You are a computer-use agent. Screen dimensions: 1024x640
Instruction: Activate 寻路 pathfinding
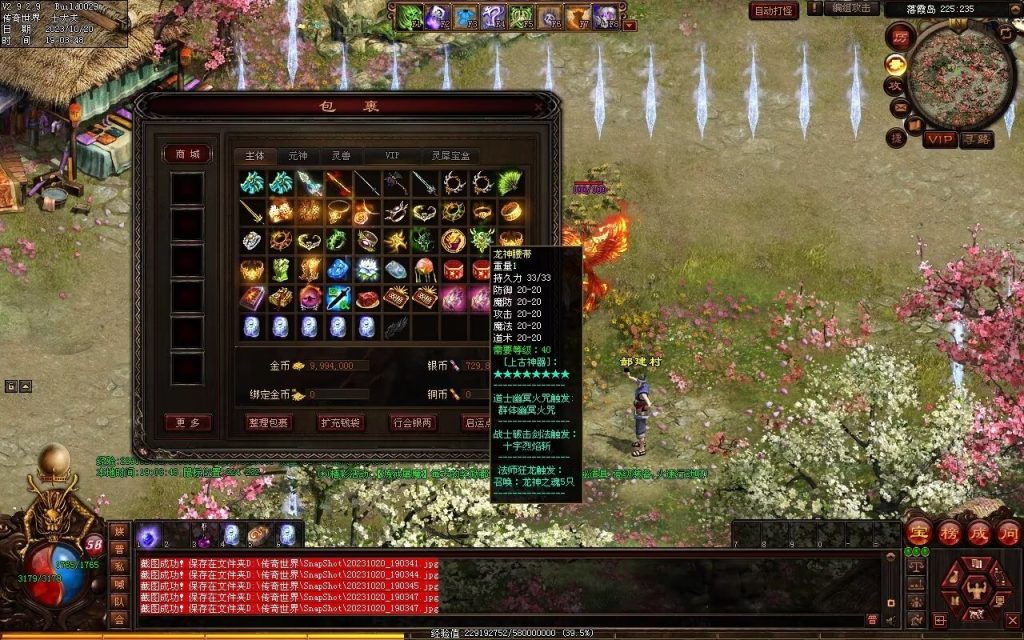click(x=976, y=140)
